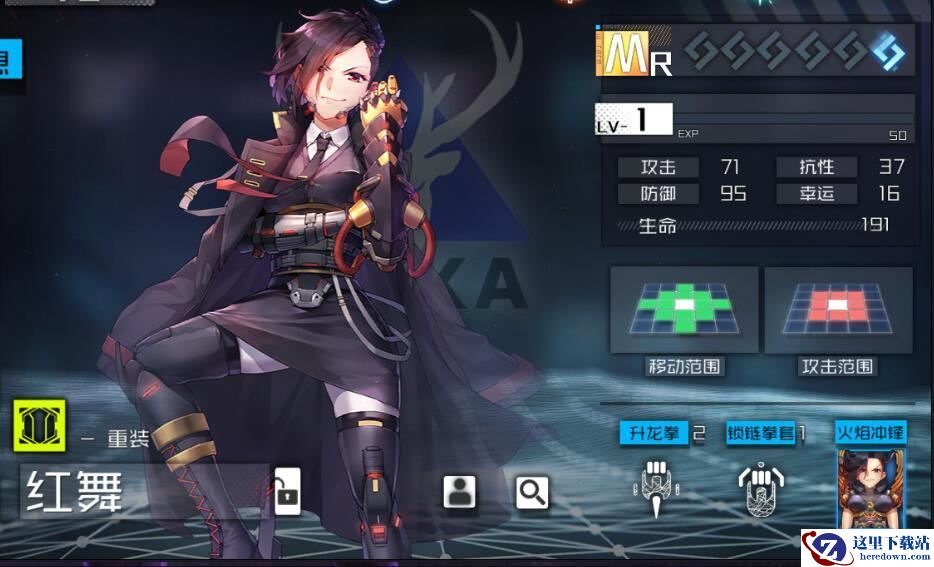Screen dimensions: 934x567
Task: View the 攻击范围 attack range grid
Action: pyautogui.click(x=838, y=311)
